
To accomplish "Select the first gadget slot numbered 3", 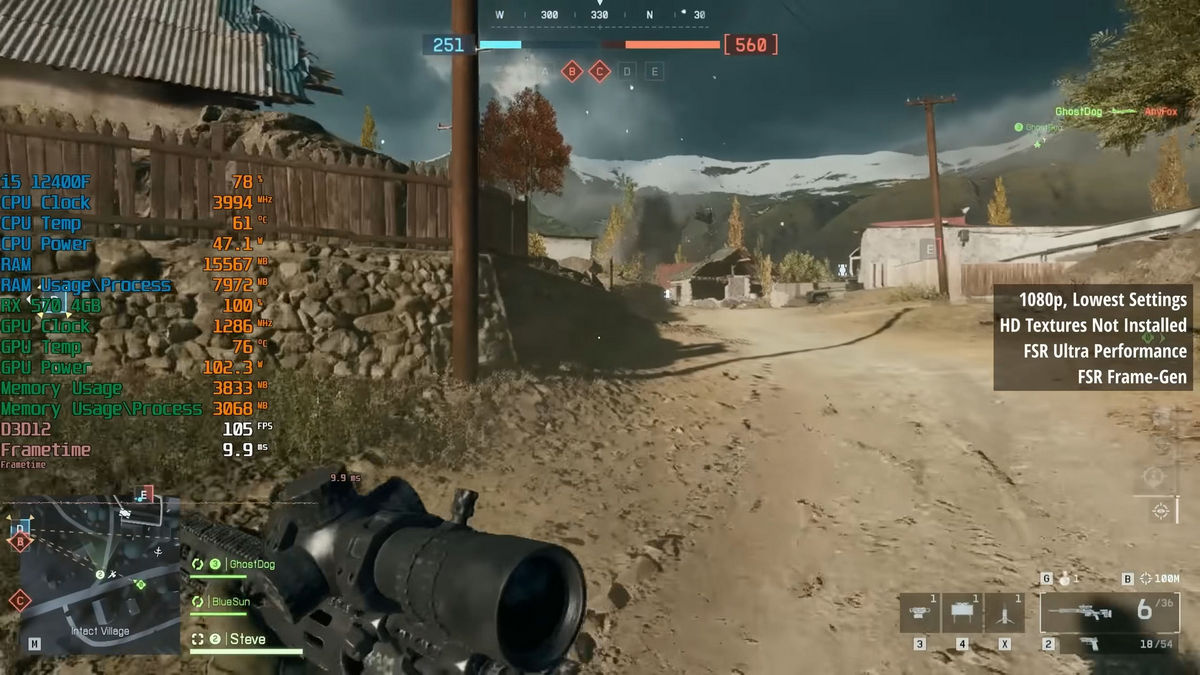I will point(919,612).
